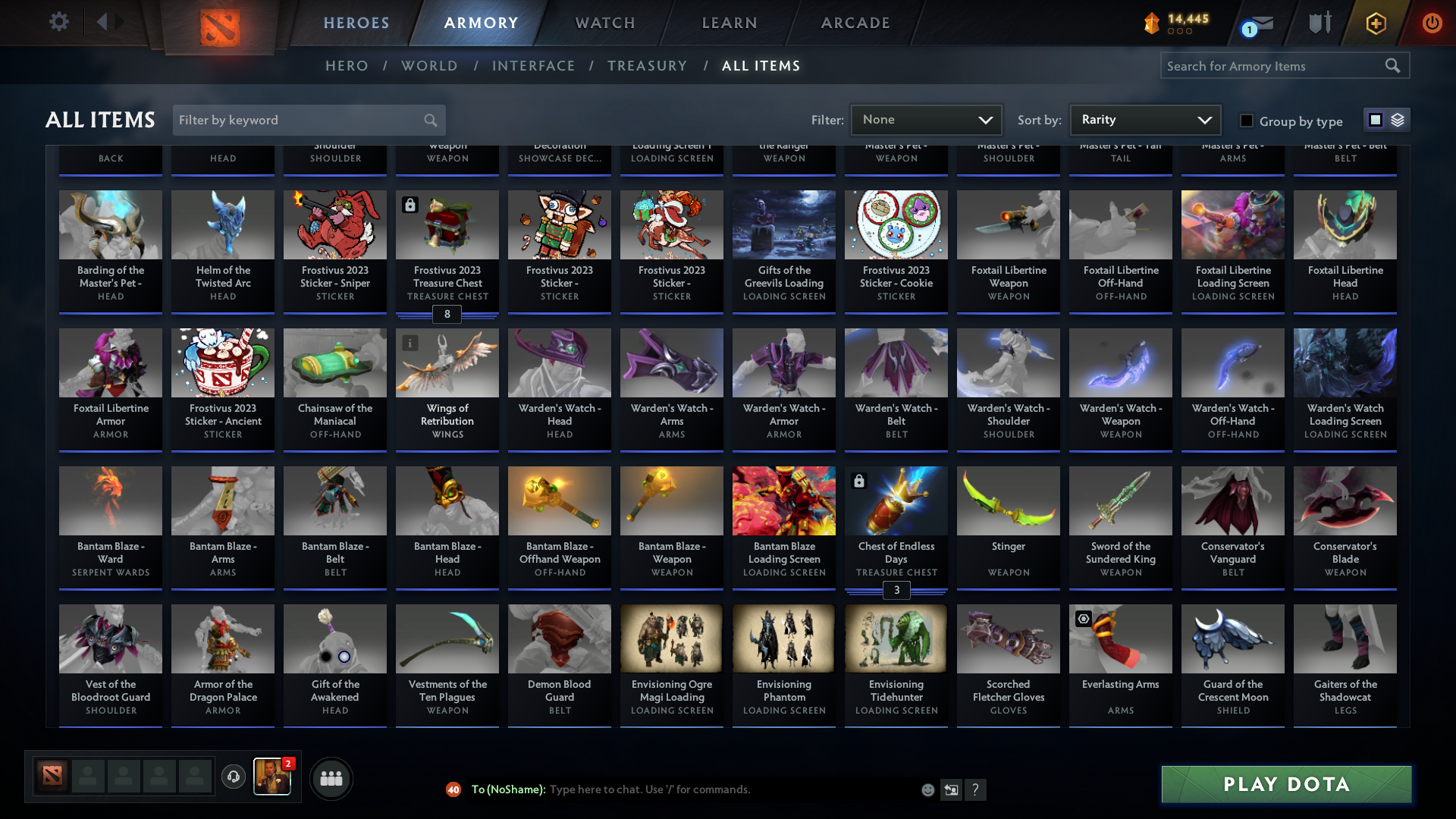Select the Frostivus 2023 Treasure Chest thumbnail
Image resolution: width=1456 pixels, height=819 pixels.
pyautogui.click(x=447, y=224)
